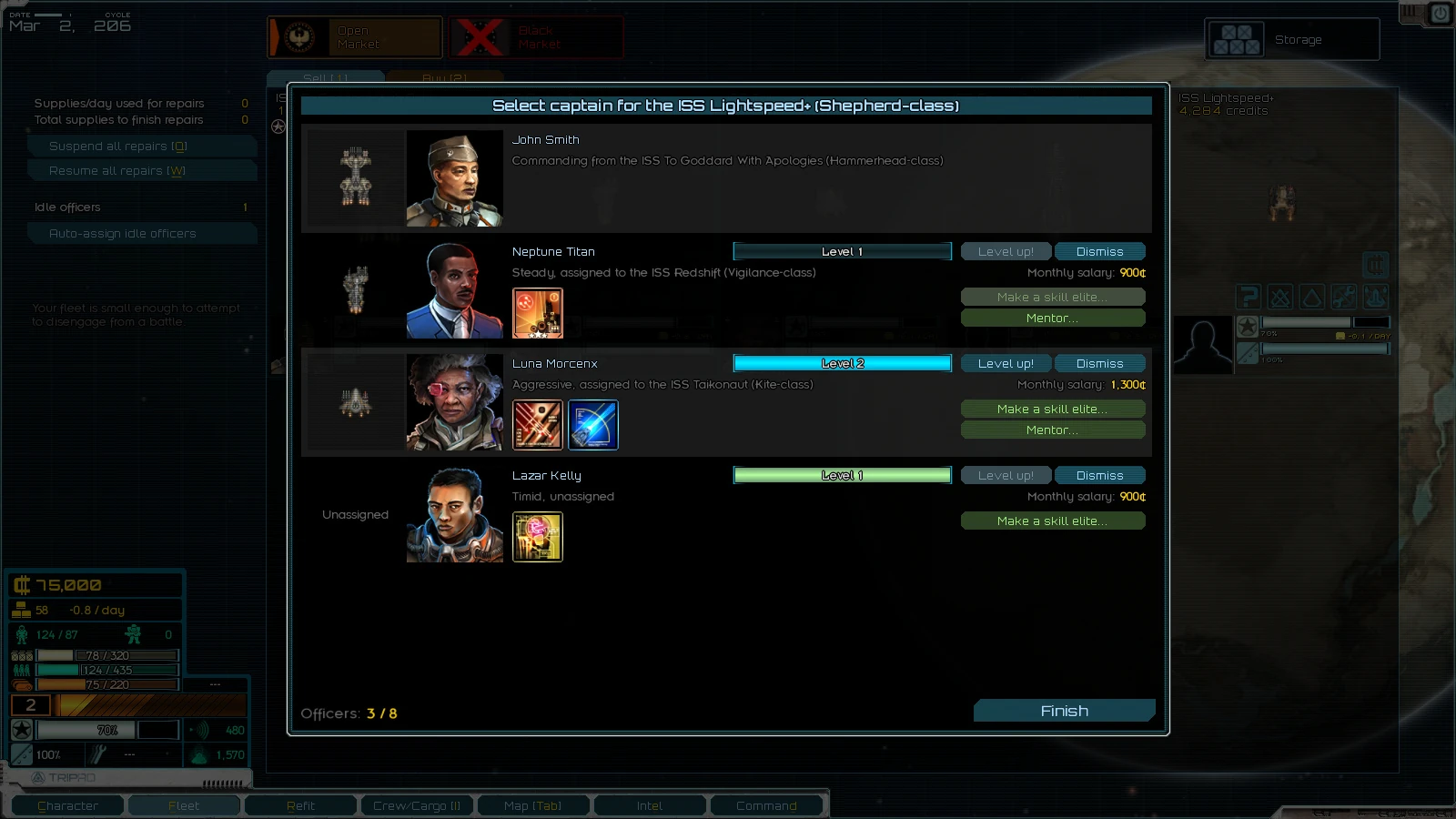
Task: Inspect Lazar Kelly's pink psionic talent icon
Action: coord(538,537)
